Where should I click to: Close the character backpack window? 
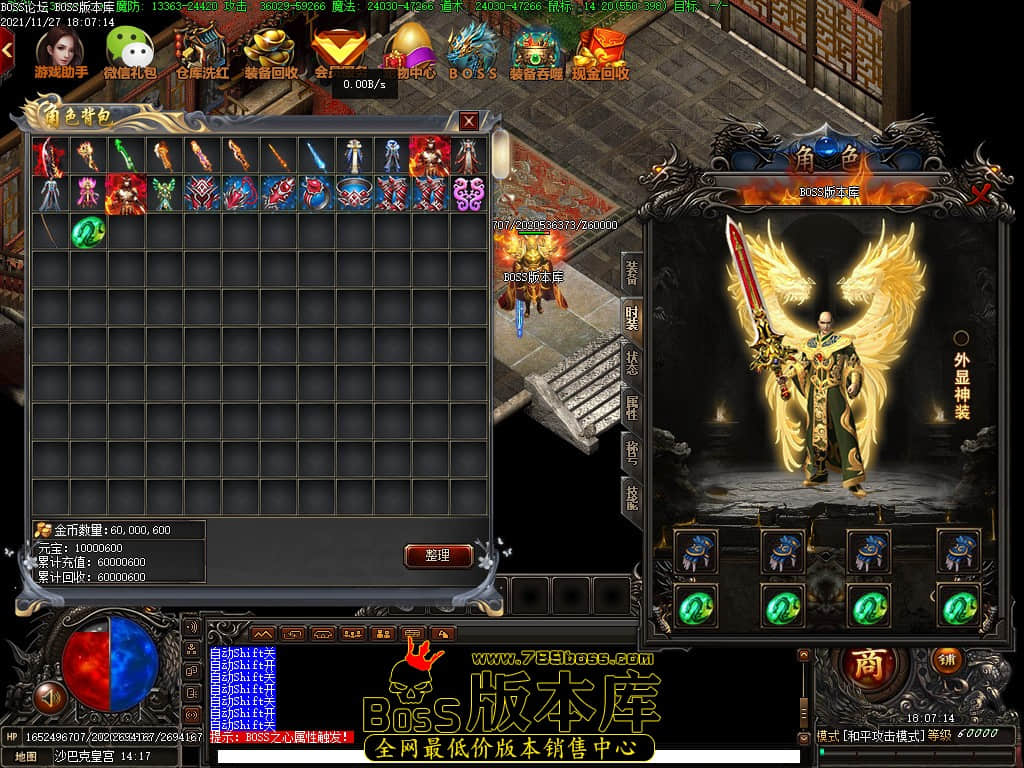coord(468,121)
